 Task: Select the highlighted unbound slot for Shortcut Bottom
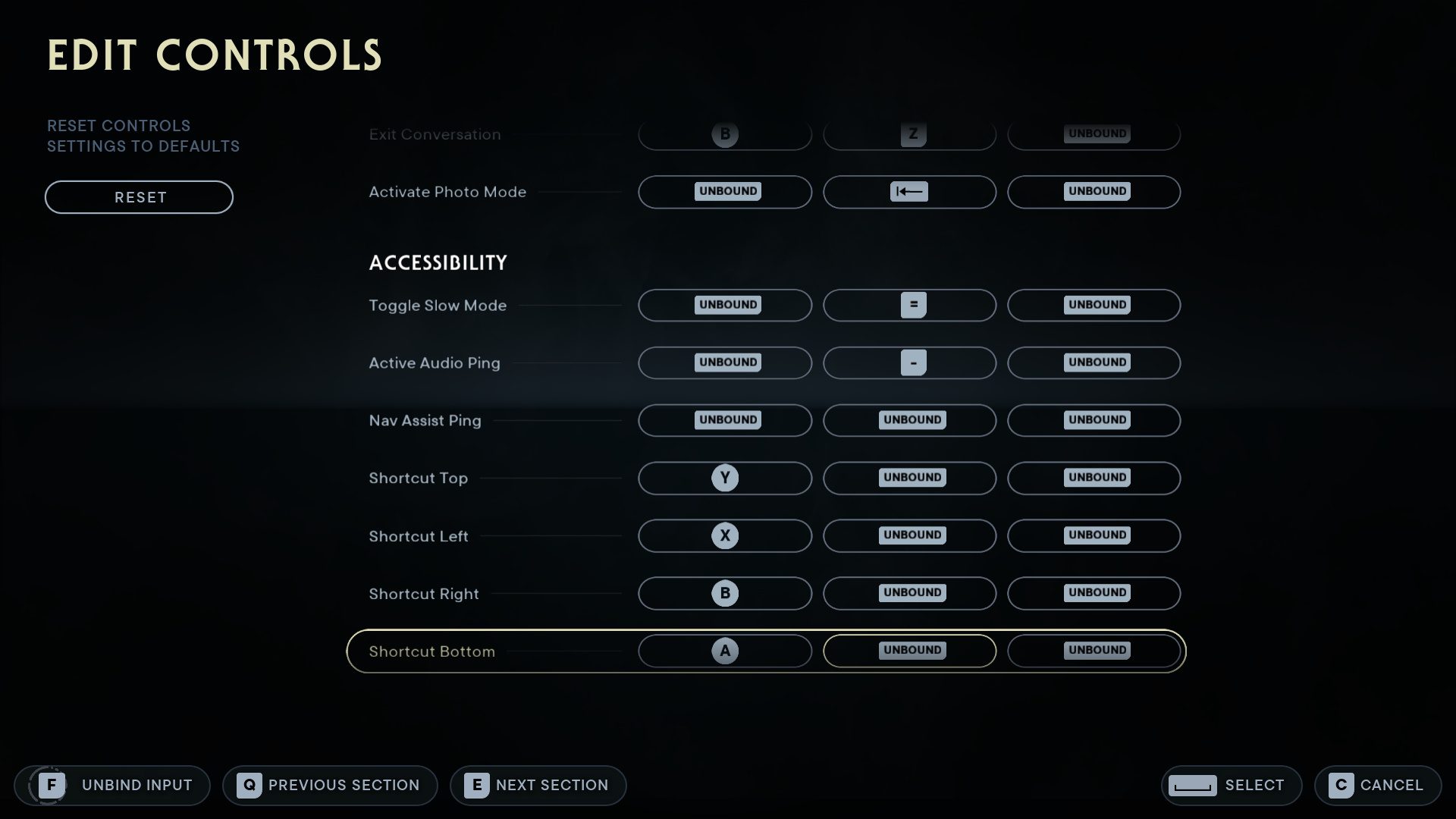click(x=909, y=651)
